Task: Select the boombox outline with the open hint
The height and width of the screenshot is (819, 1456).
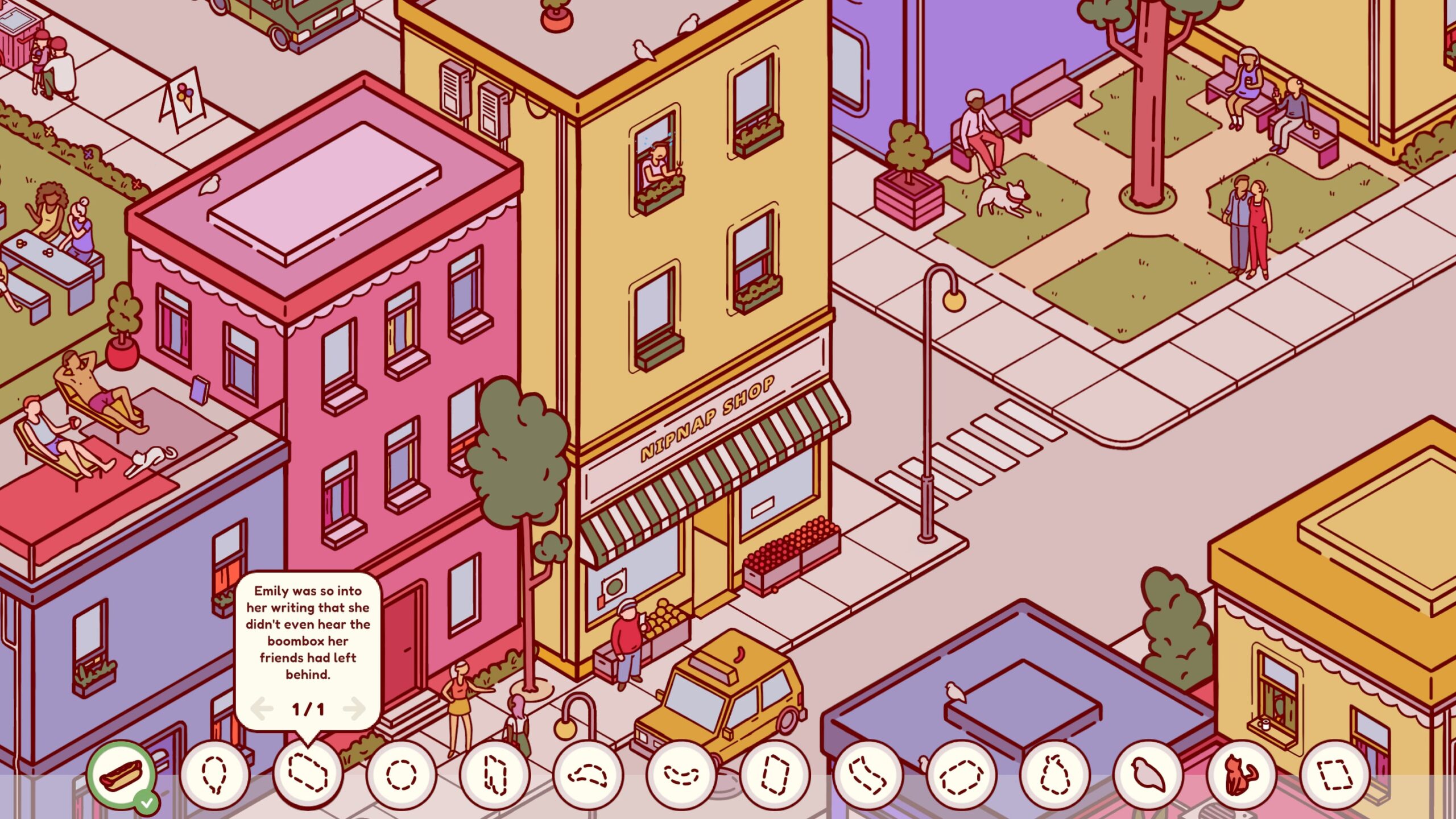Action: 308,775
